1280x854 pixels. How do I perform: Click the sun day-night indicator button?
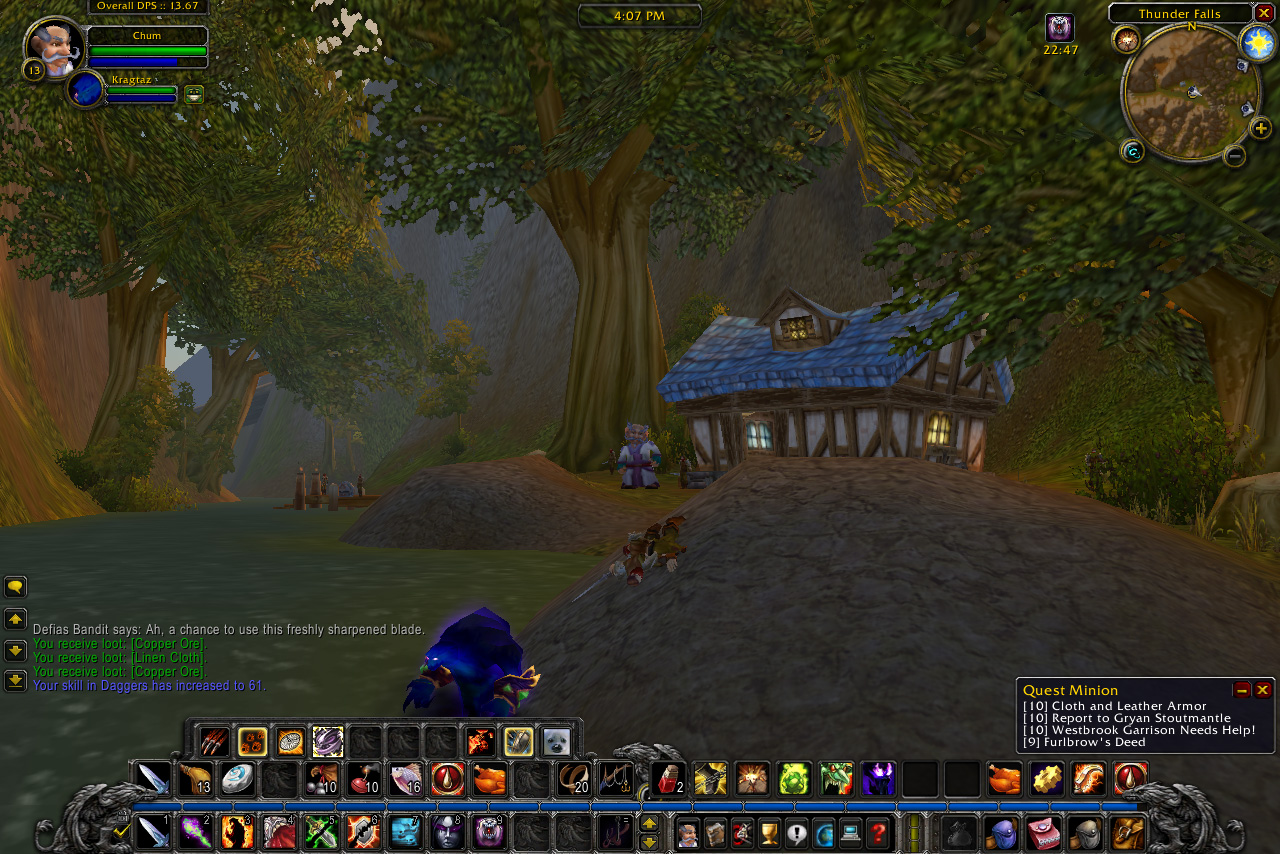tap(1257, 42)
